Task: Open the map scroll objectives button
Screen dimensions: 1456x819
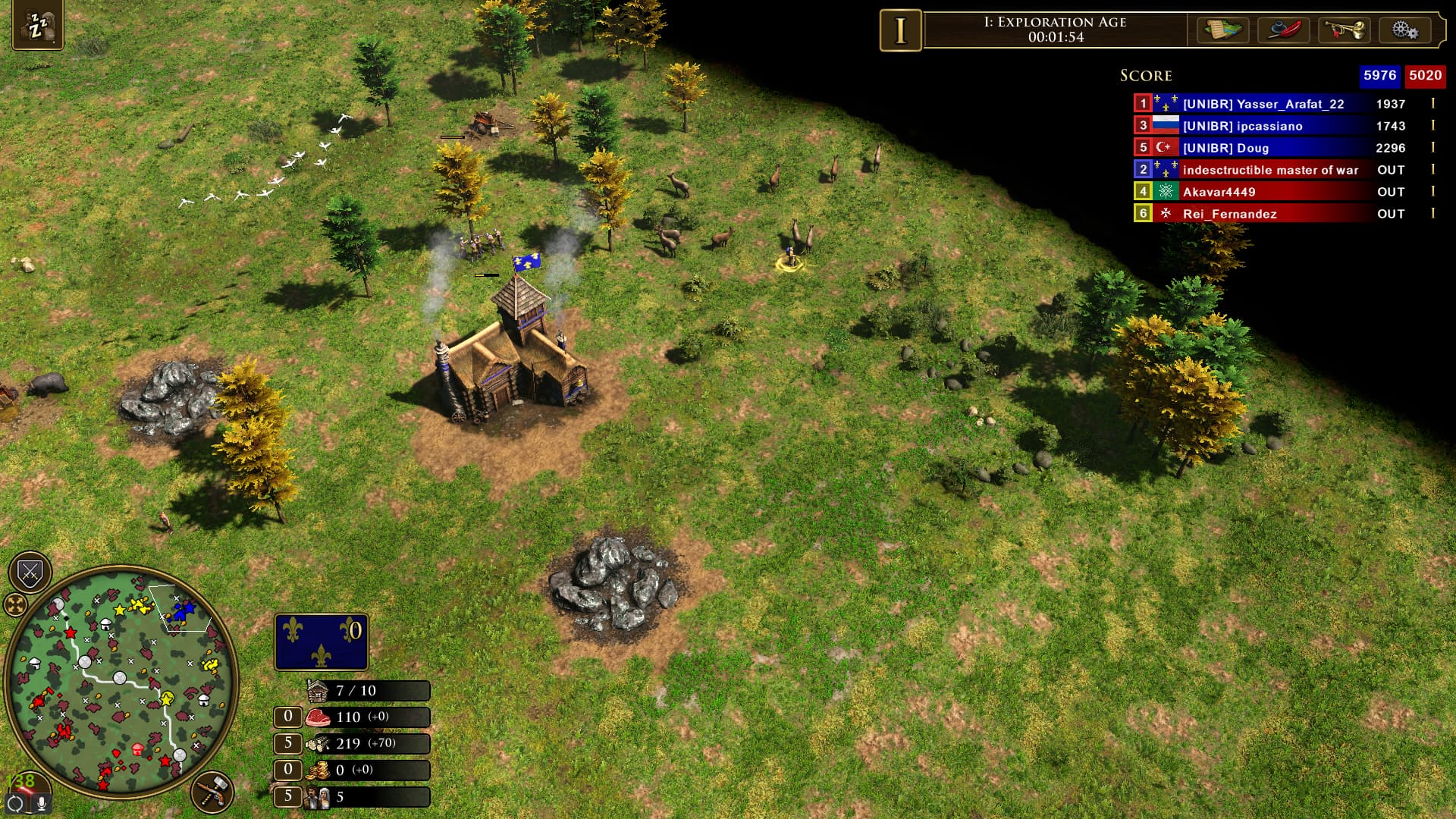Action: [1222, 30]
